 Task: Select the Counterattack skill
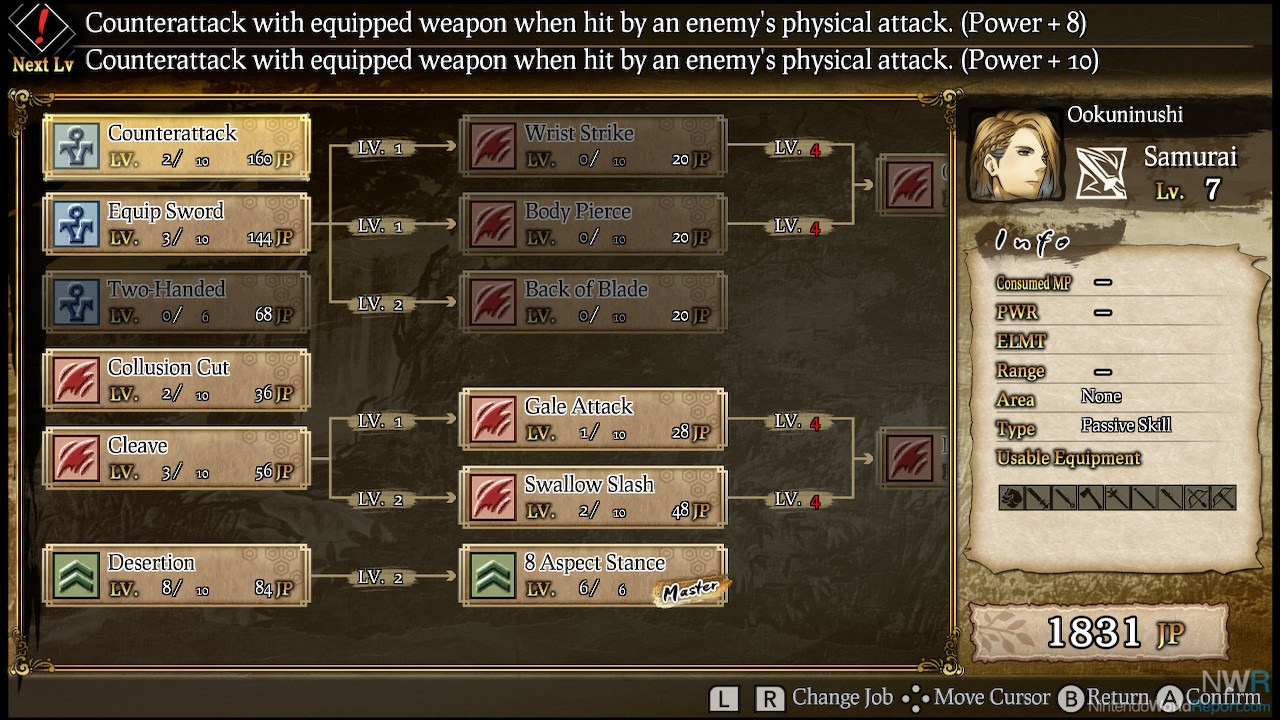(x=177, y=146)
